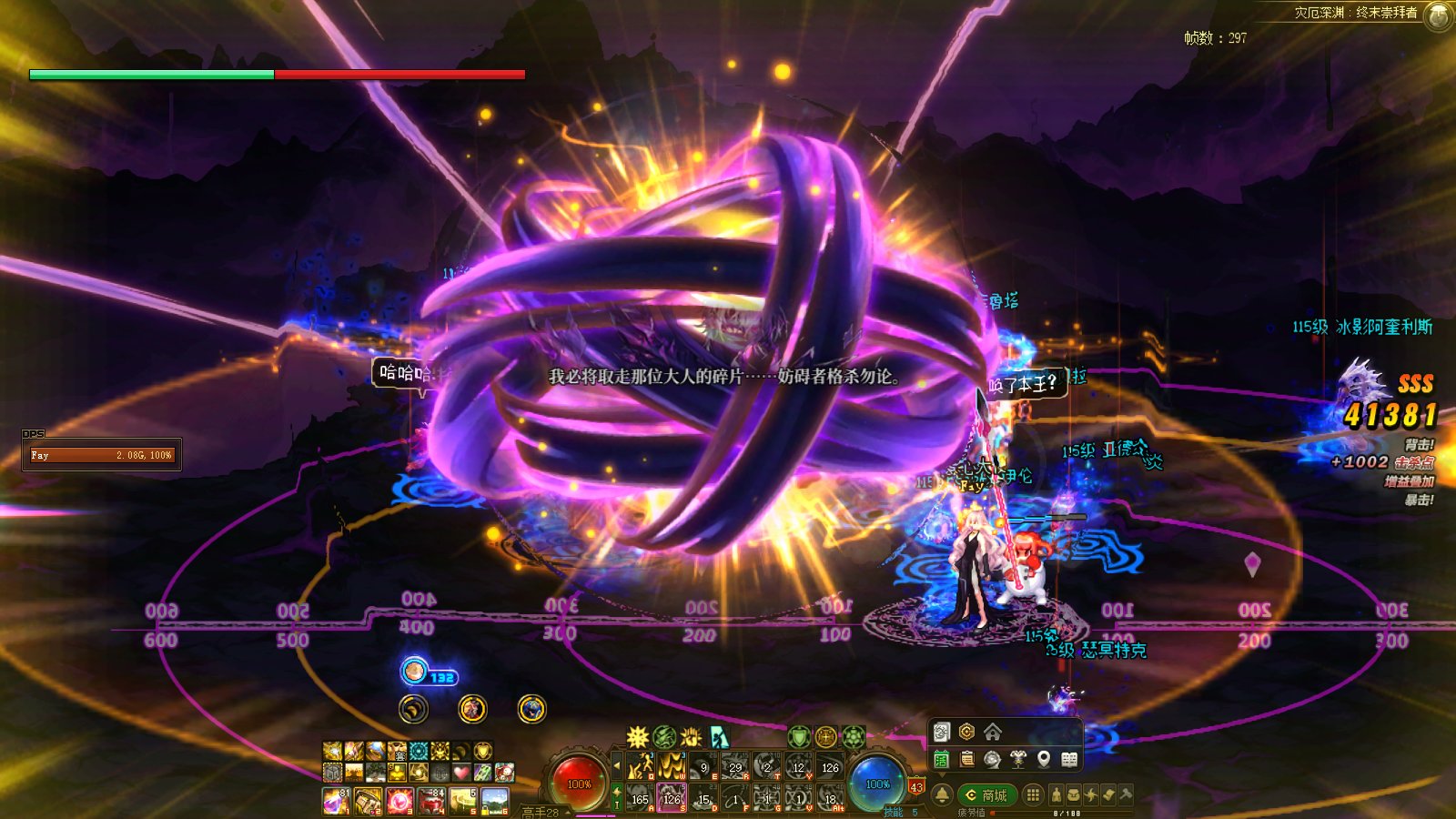
Task: Open the map location pin icon
Action: 1044,759
